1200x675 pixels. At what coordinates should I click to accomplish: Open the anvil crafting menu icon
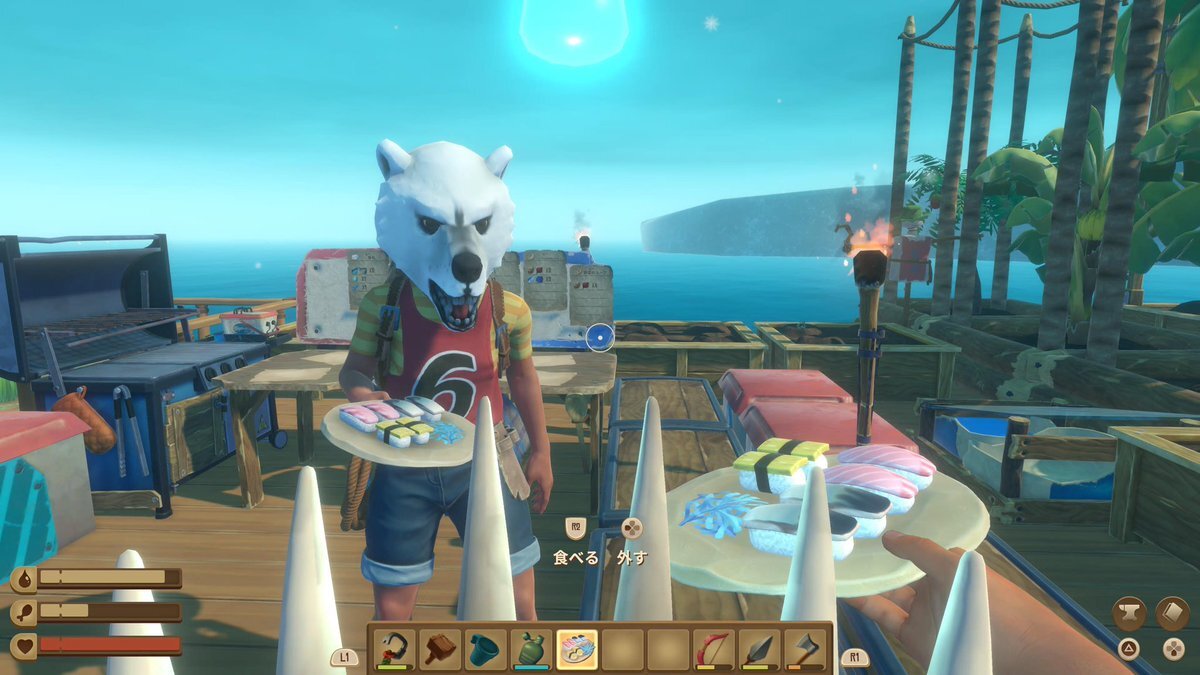[1129, 613]
